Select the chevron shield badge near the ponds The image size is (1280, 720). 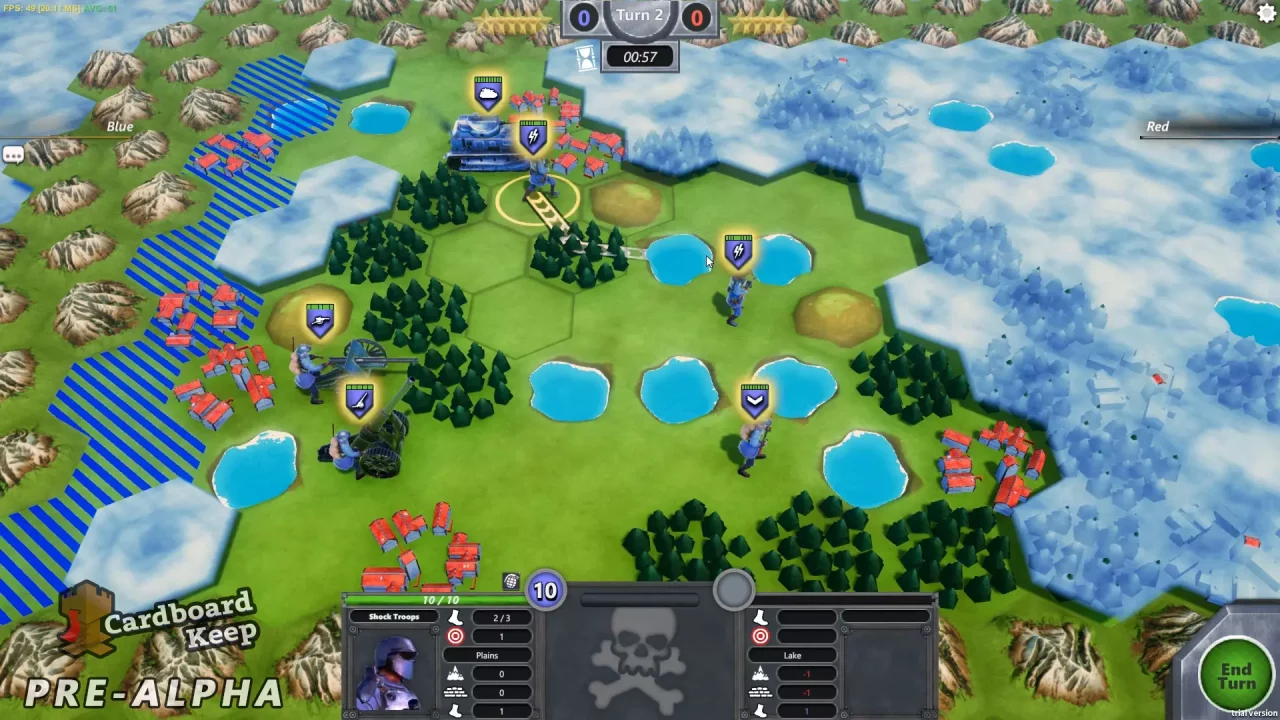pos(755,398)
